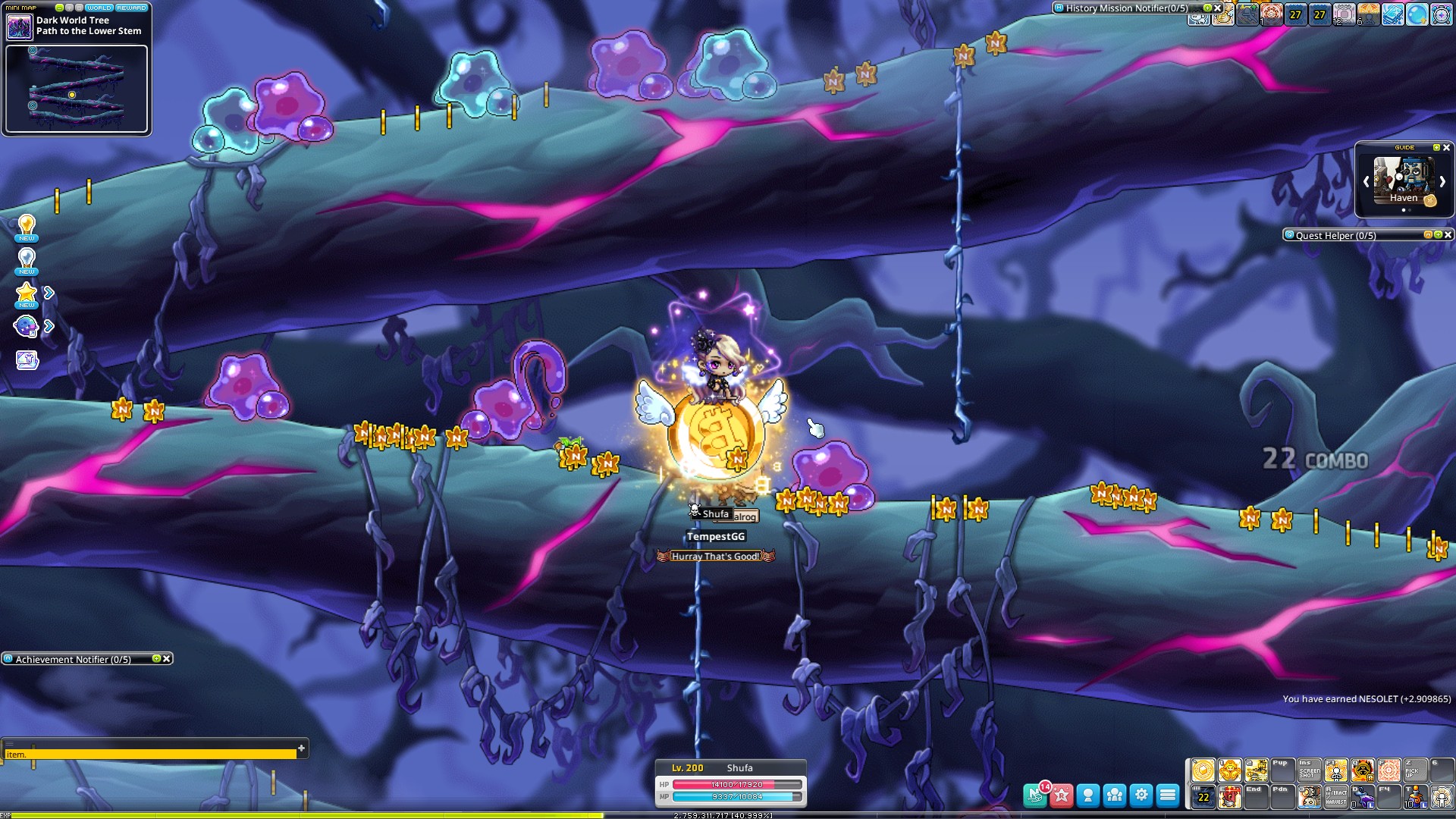Use the Screen Shot quickslot
1456x819 pixels.
click(1310, 770)
